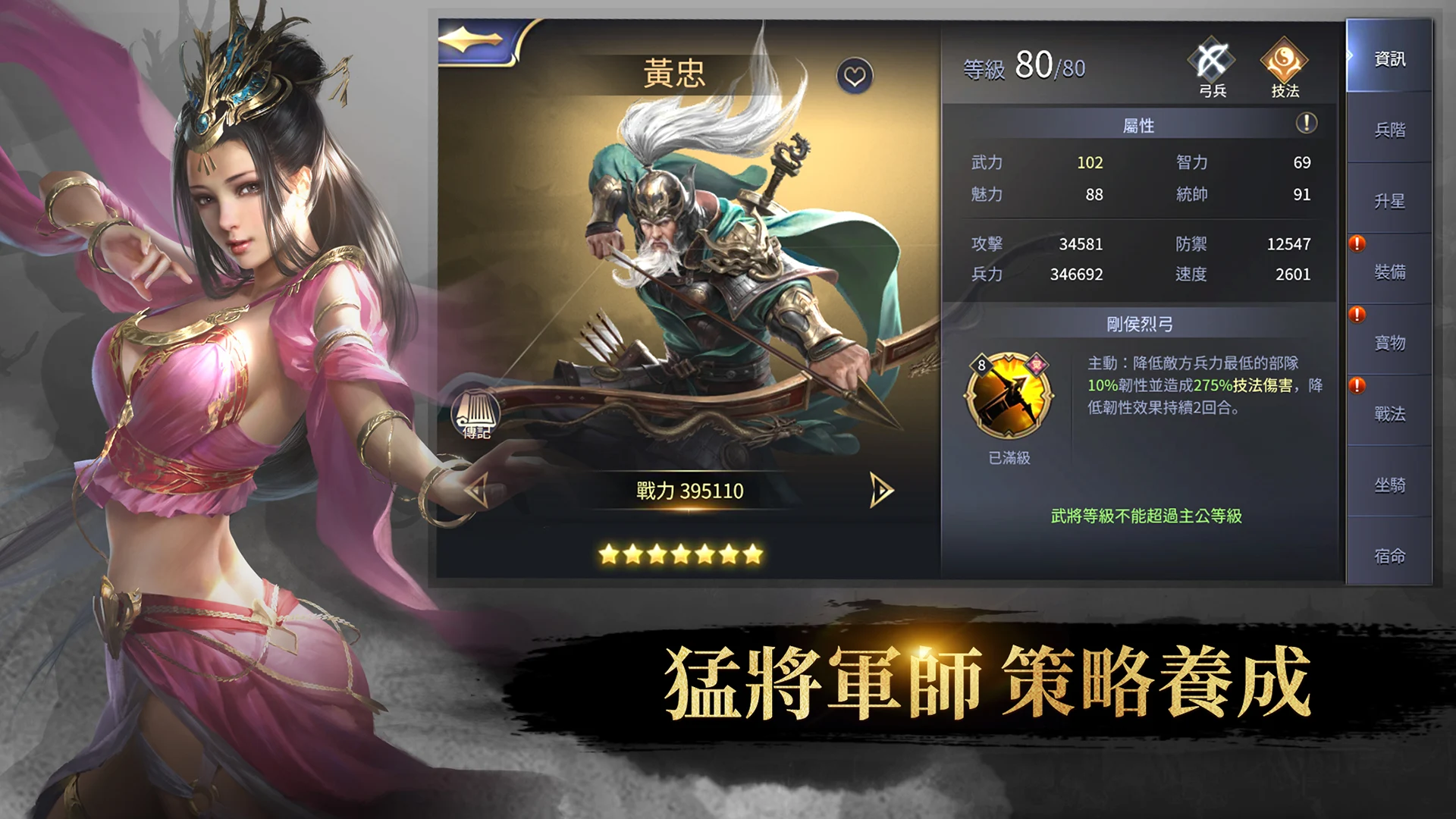1456x819 pixels.
Task: Tap the red notification dot on 寶物
Action: pos(1356,314)
